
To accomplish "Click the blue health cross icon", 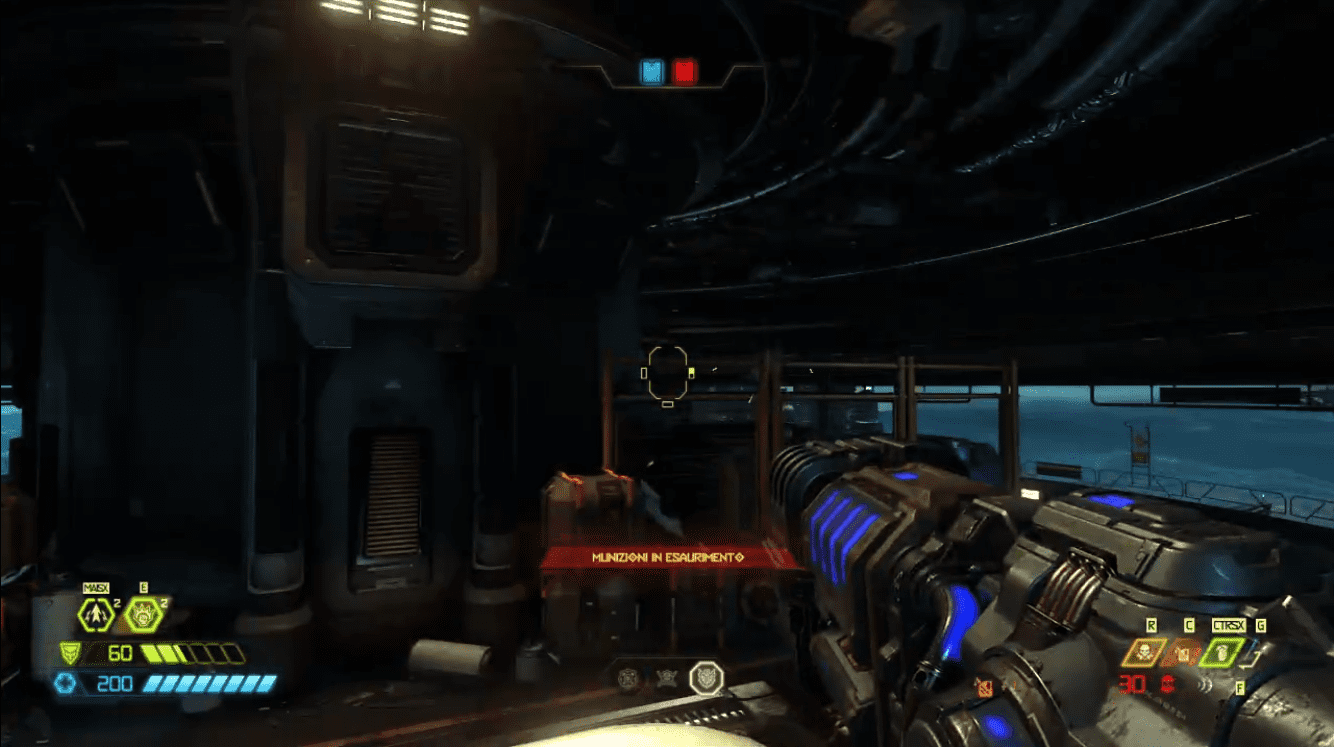I will (66, 682).
